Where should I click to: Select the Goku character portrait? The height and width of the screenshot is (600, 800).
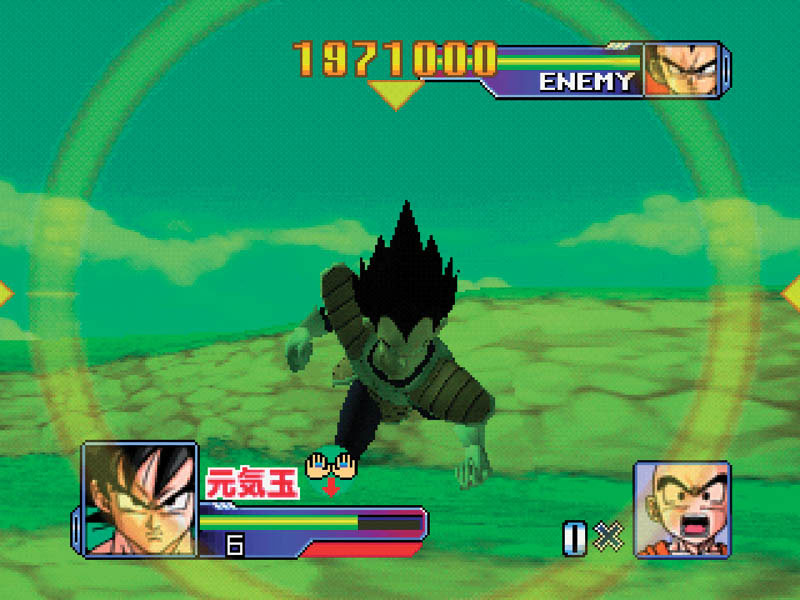pos(139,498)
